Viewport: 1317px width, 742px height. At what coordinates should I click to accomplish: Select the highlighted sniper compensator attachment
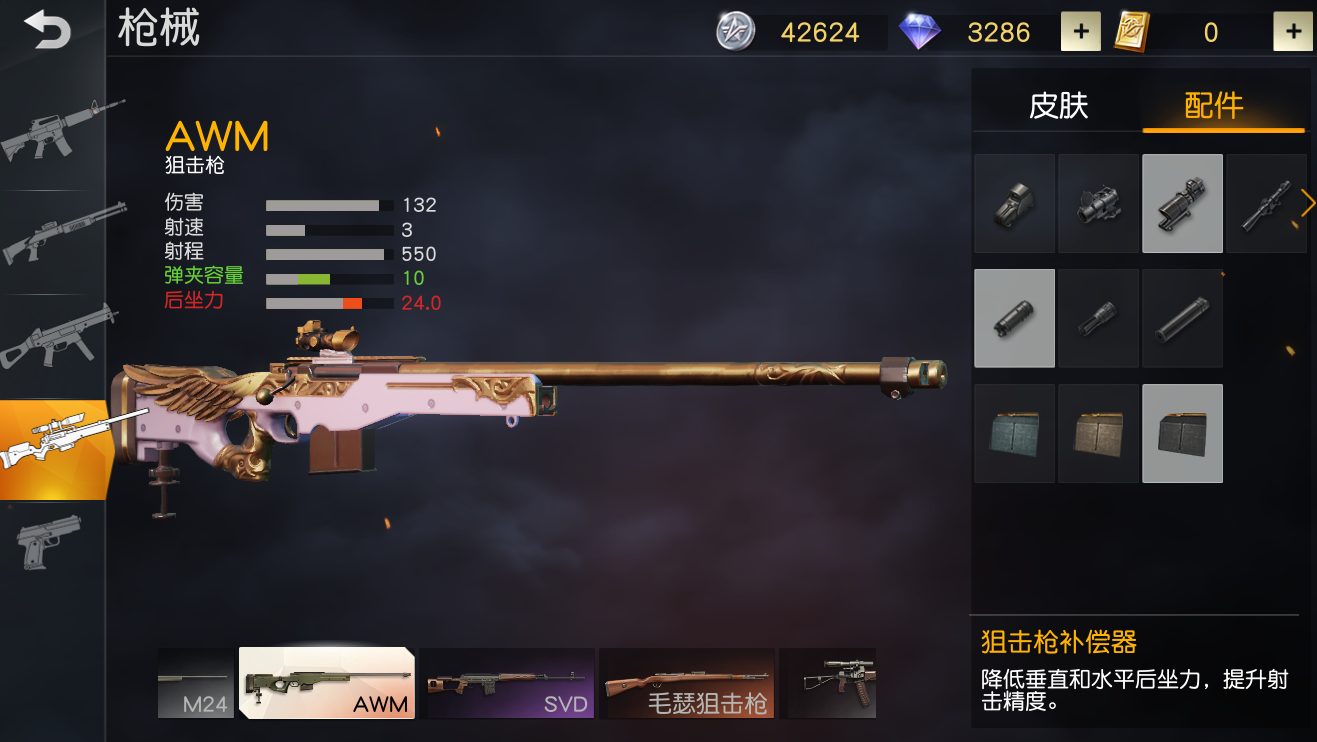point(1014,318)
